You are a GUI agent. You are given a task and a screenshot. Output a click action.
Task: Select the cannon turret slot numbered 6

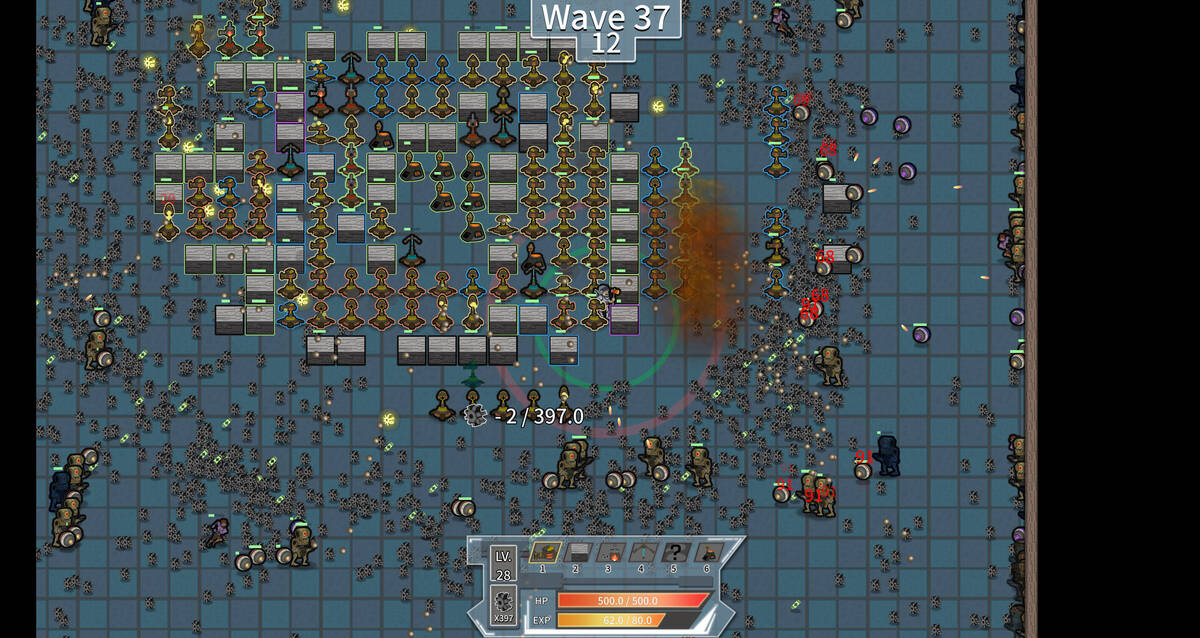click(x=707, y=553)
